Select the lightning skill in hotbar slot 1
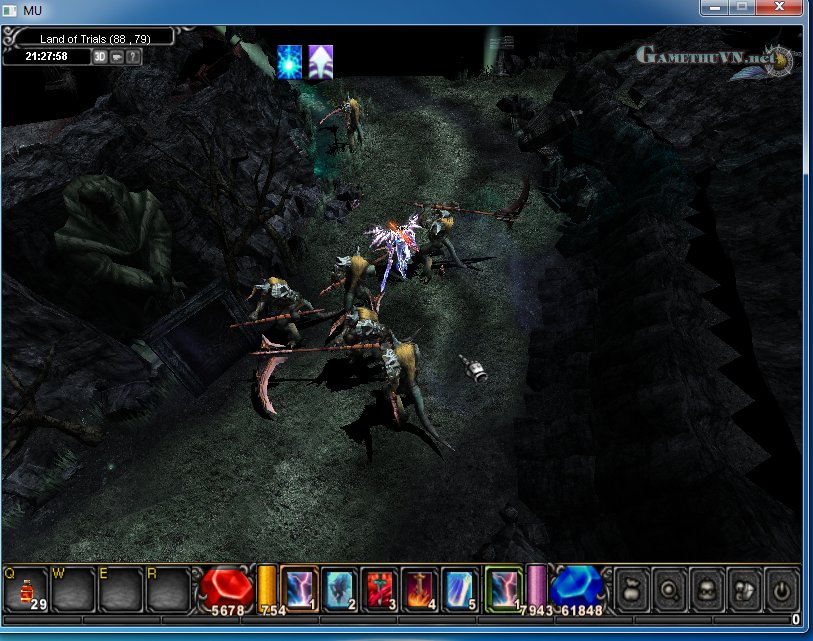This screenshot has width=813, height=641. tap(299, 588)
